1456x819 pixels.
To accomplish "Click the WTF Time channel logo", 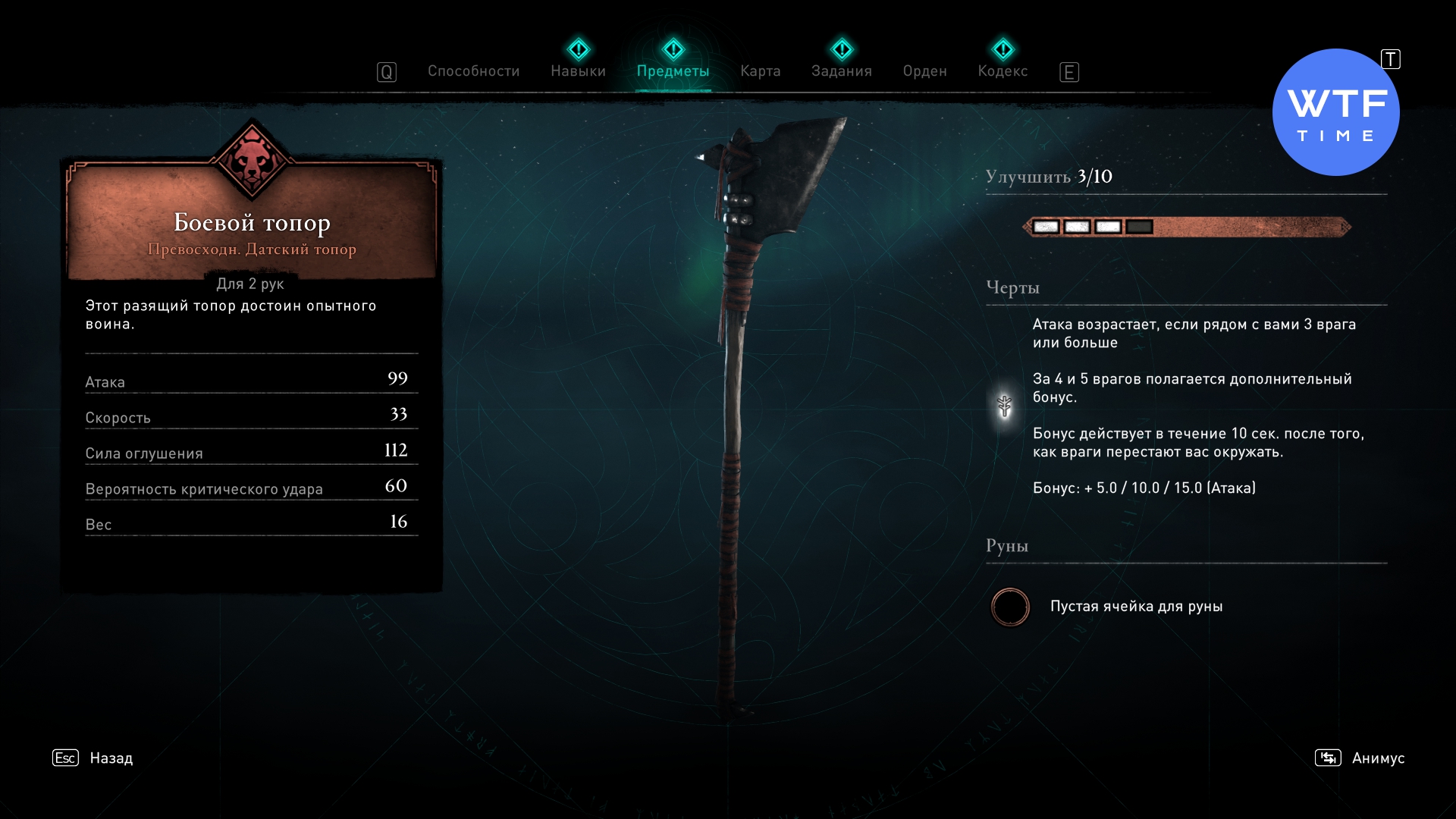I will [x=1335, y=112].
